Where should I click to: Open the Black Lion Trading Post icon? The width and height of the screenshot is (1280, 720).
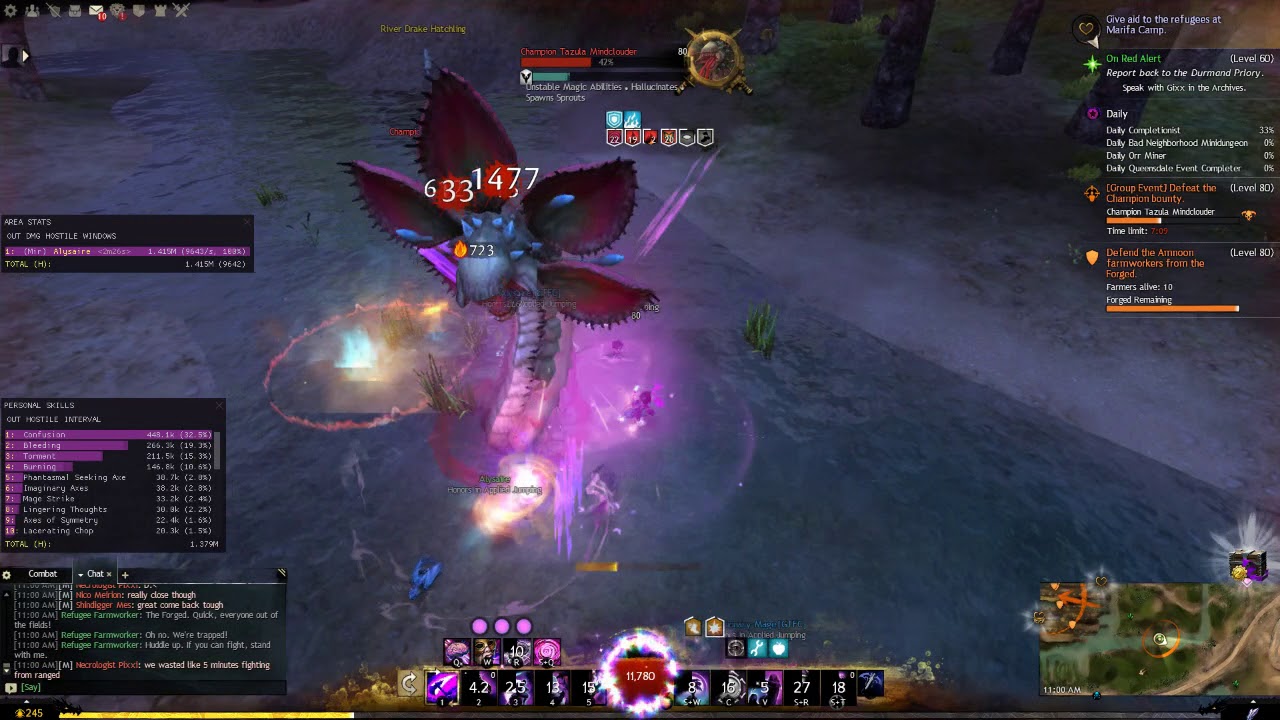click(118, 11)
